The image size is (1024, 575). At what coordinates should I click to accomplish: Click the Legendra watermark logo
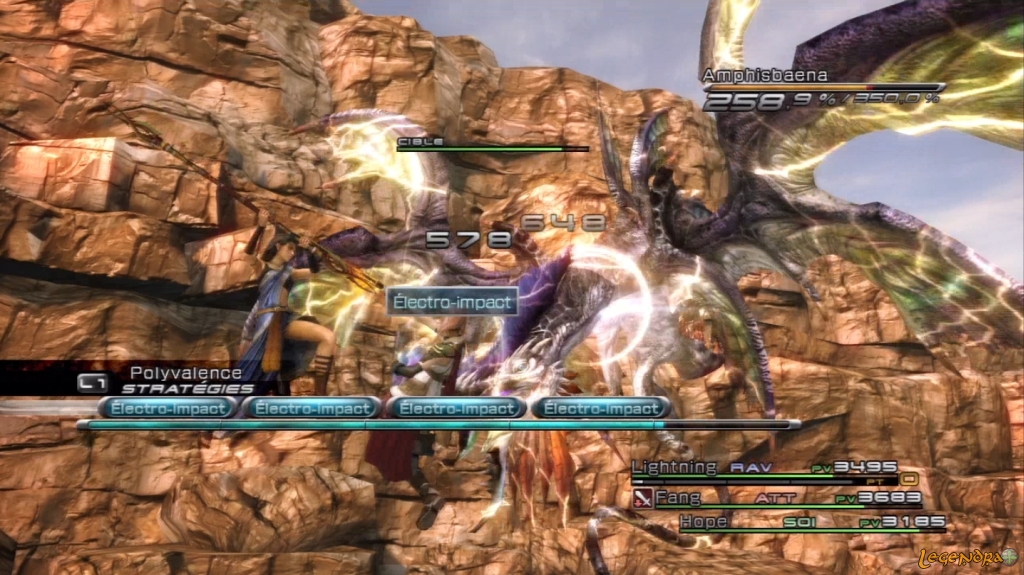[x=967, y=556]
